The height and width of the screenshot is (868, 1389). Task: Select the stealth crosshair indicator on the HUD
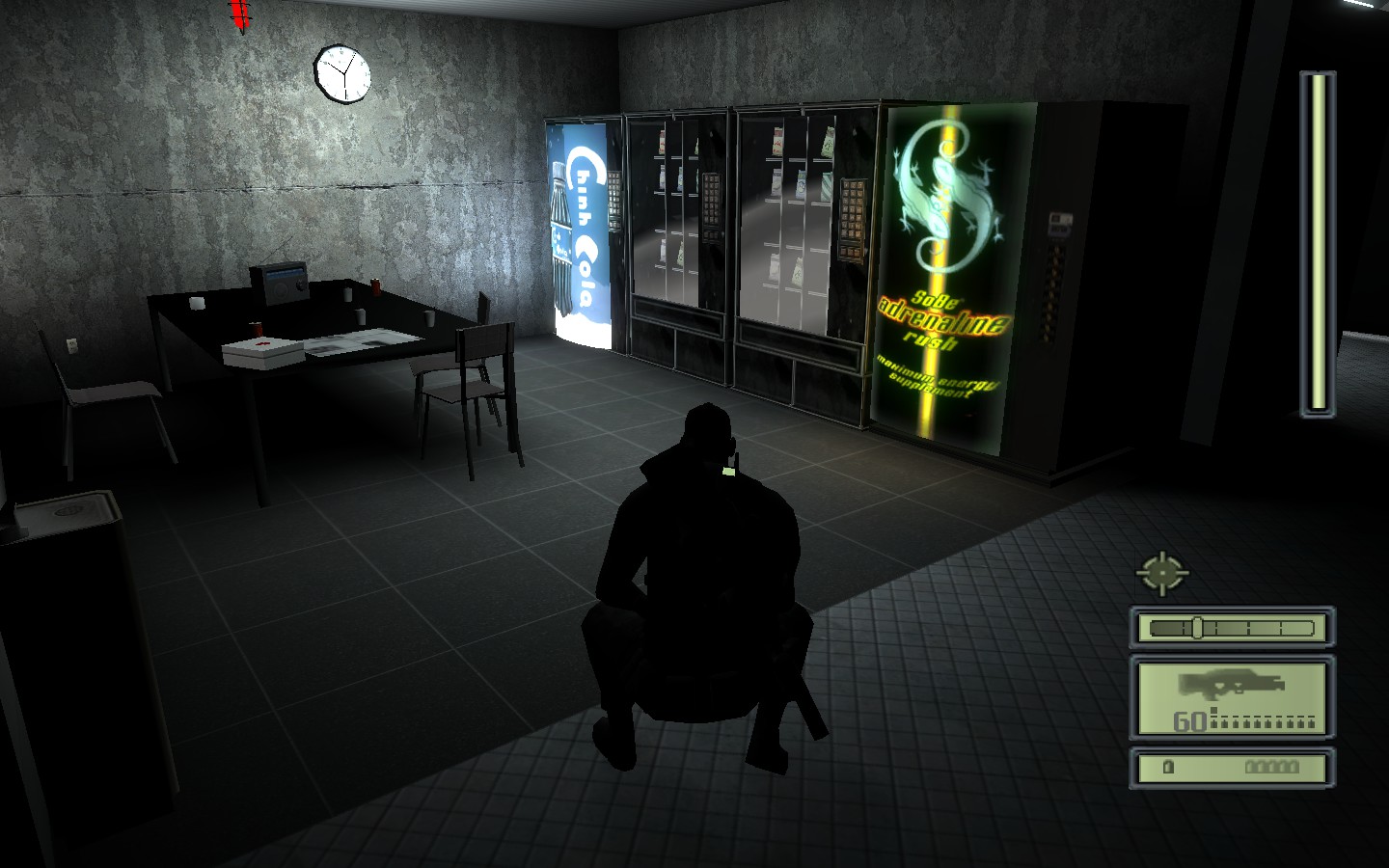point(1163,572)
